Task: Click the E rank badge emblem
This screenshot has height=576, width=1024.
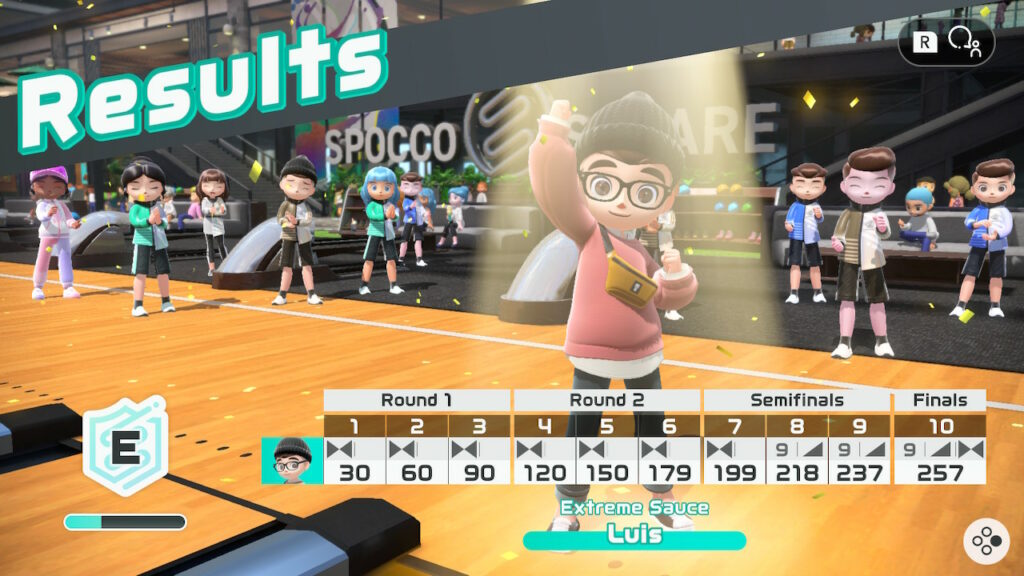Action: coord(124,447)
